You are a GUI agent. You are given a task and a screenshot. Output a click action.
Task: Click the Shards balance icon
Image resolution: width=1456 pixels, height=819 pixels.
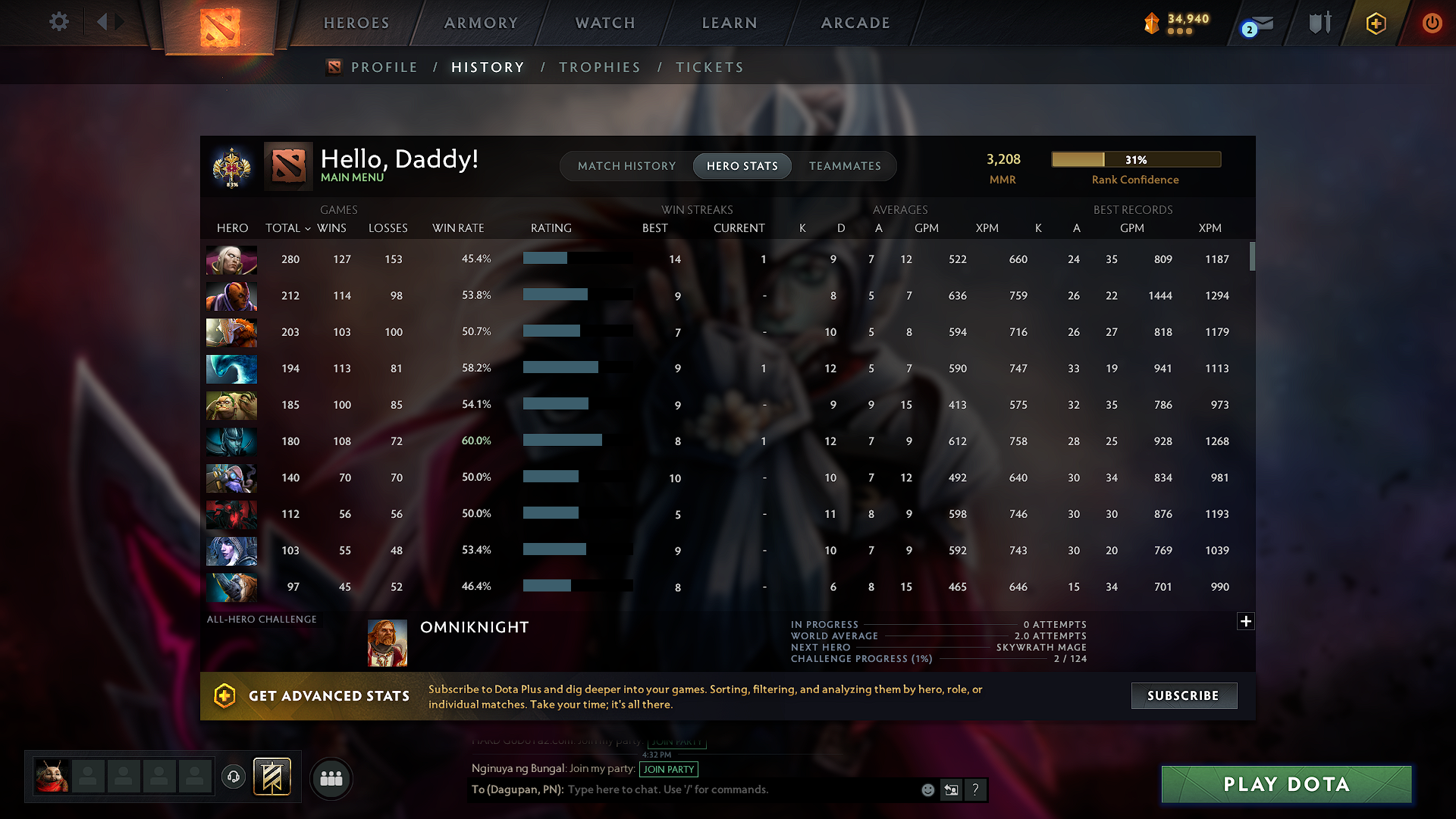click(1151, 24)
